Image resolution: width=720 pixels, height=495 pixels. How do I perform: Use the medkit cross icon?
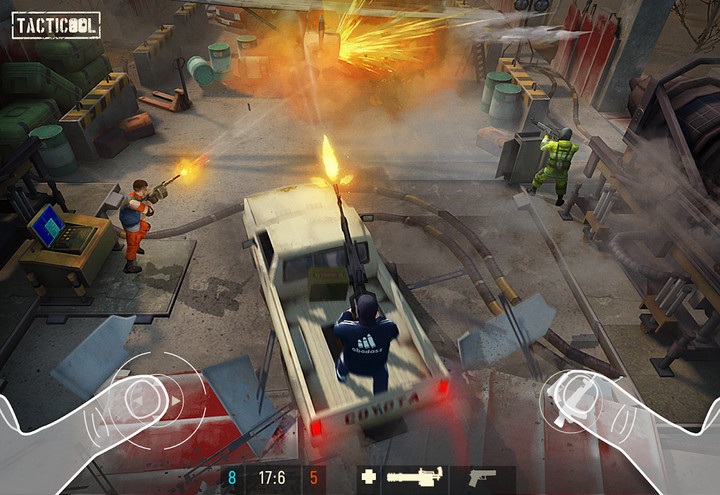(x=369, y=478)
